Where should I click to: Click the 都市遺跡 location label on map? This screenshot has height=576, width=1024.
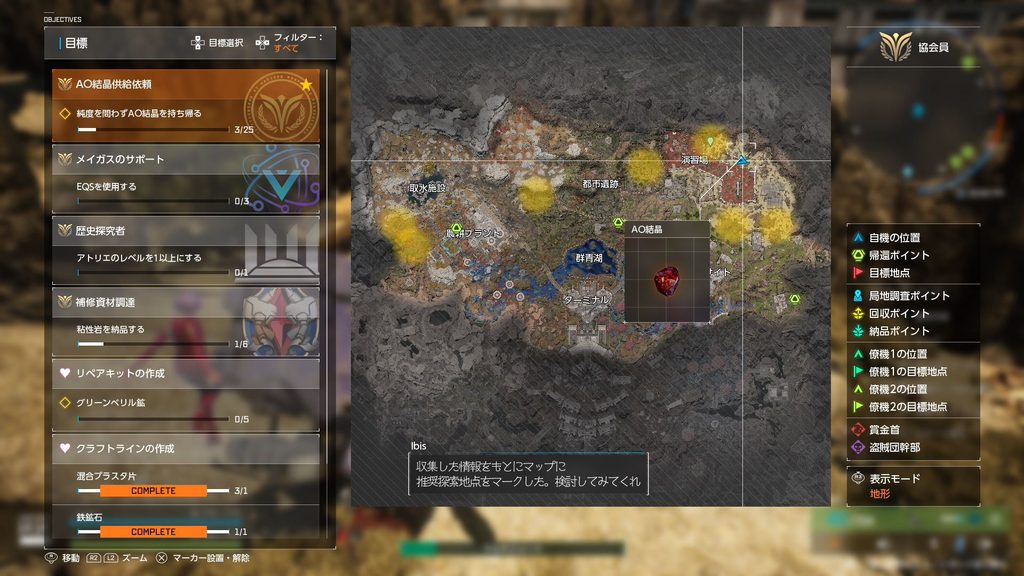point(600,184)
